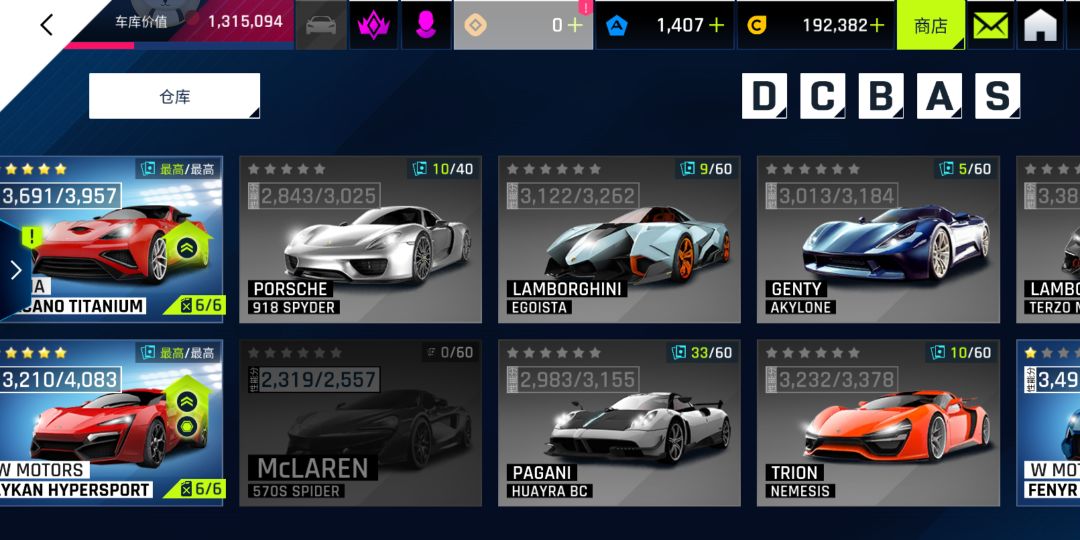The height and width of the screenshot is (540, 1080).
Task: Return to the home screen
Action: 1040,25
